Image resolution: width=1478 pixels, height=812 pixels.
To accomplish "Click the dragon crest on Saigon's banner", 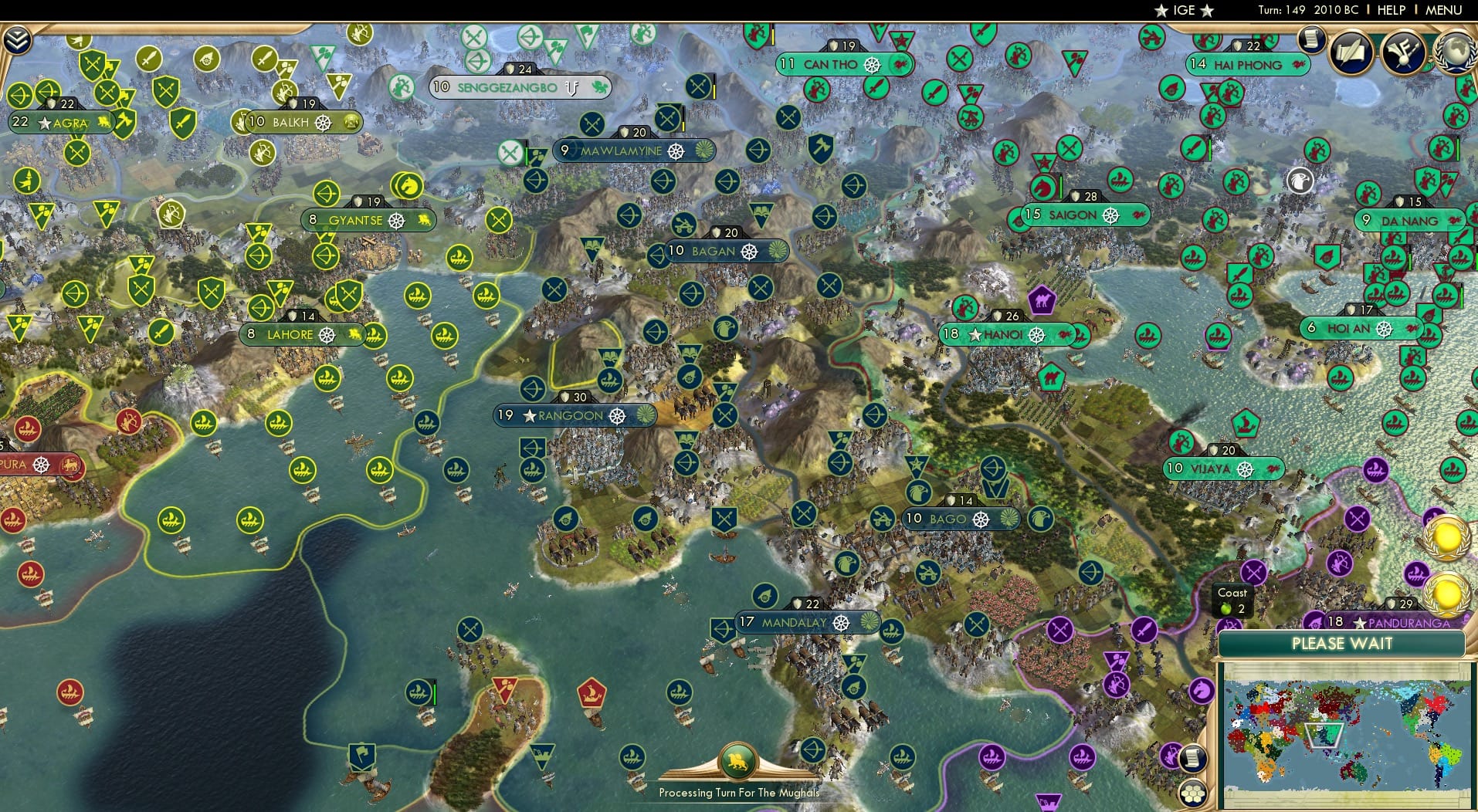I will pos(1139,214).
